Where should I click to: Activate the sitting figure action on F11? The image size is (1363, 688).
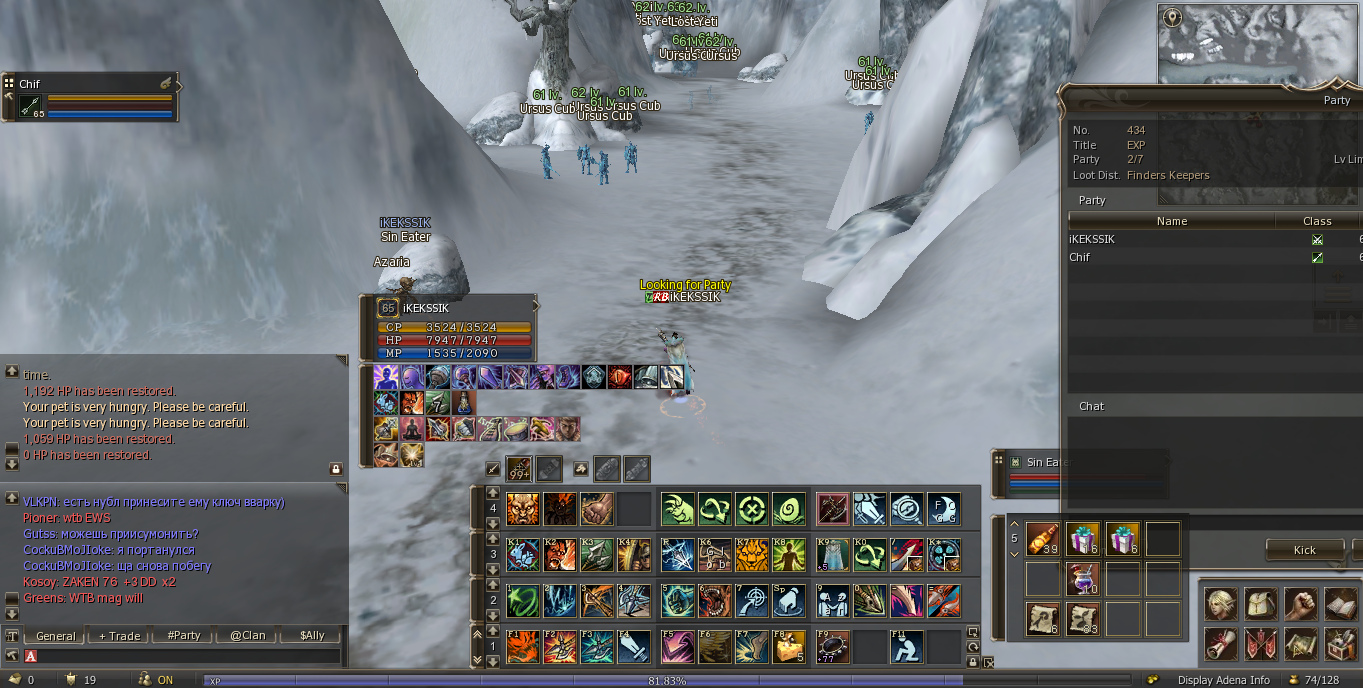906,646
